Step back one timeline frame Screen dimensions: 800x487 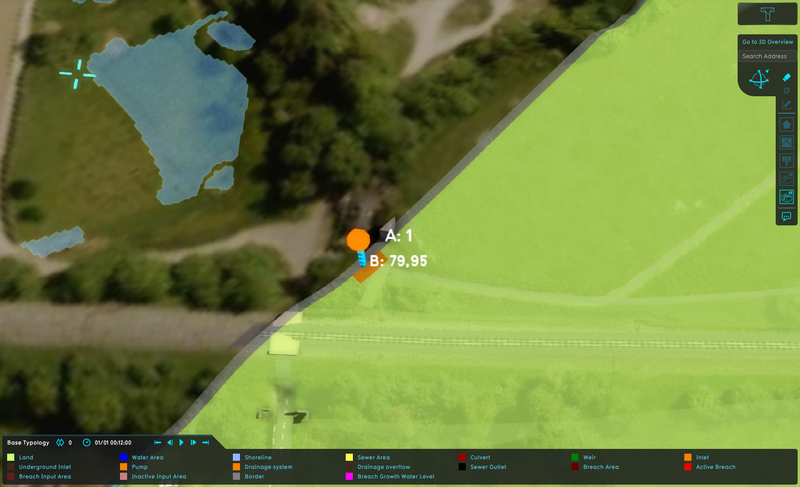tap(169, 442)
